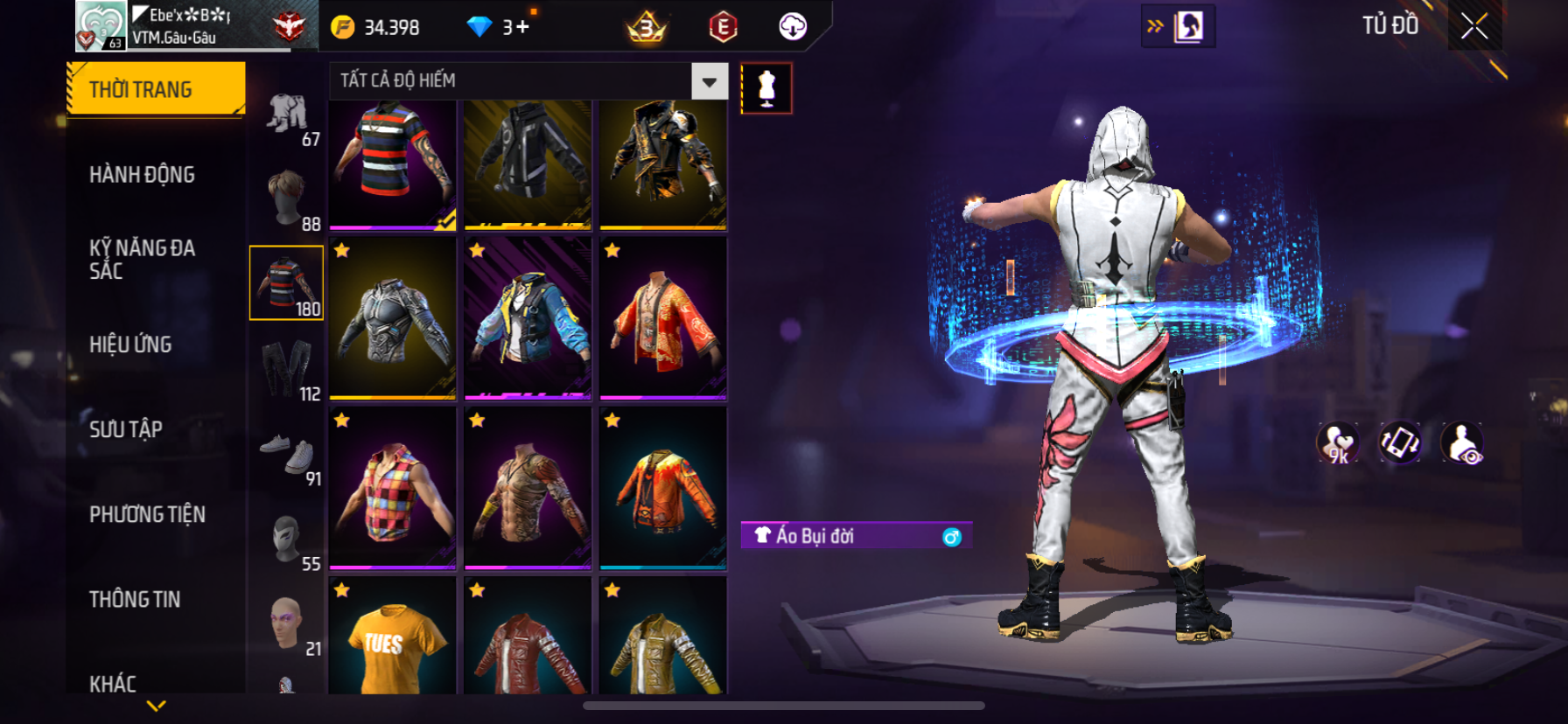Add diamonds with the plus button
1568x724 pixels.
522,27
